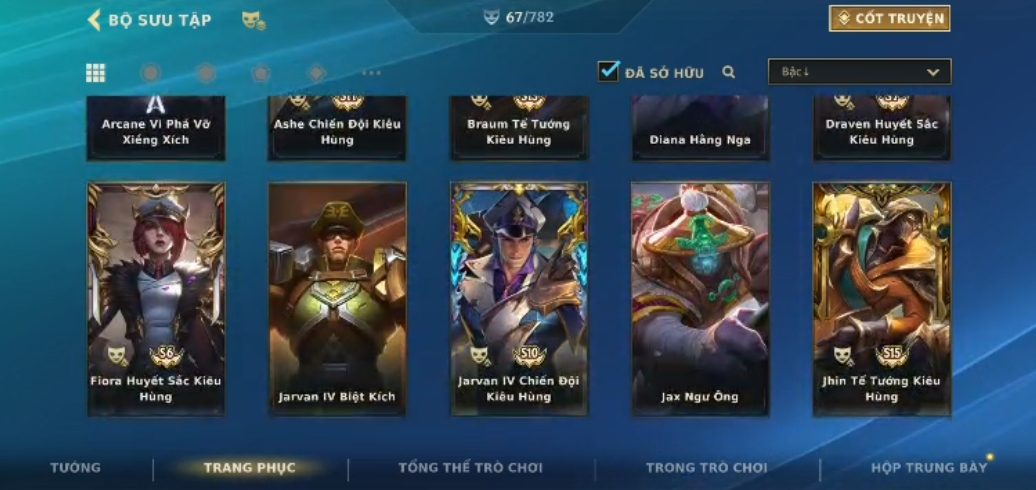
Task: Choose the Jax Ngư Ông skin card
Action: (x=700, y=298)
